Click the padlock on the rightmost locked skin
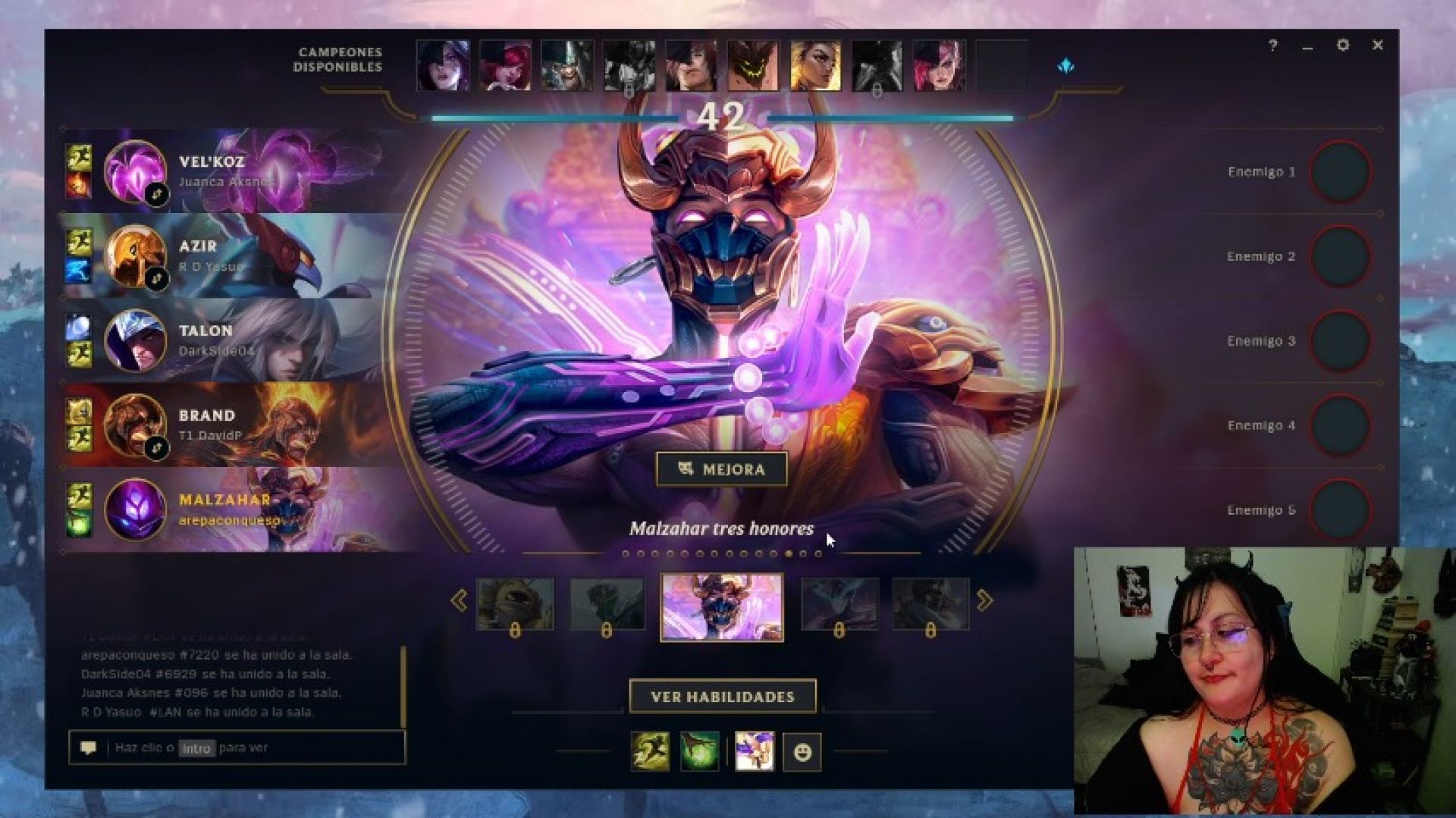This screenshot has width=1456, height=818. click(930, 630)
